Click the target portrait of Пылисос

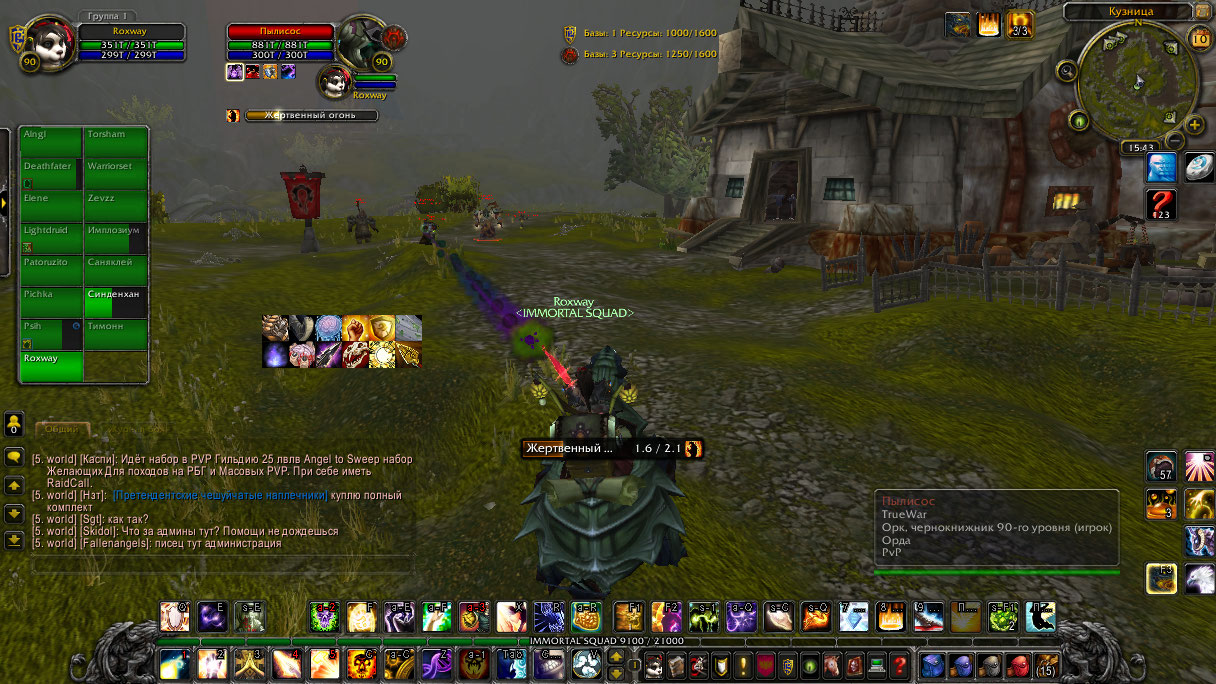tap(358, 44)
